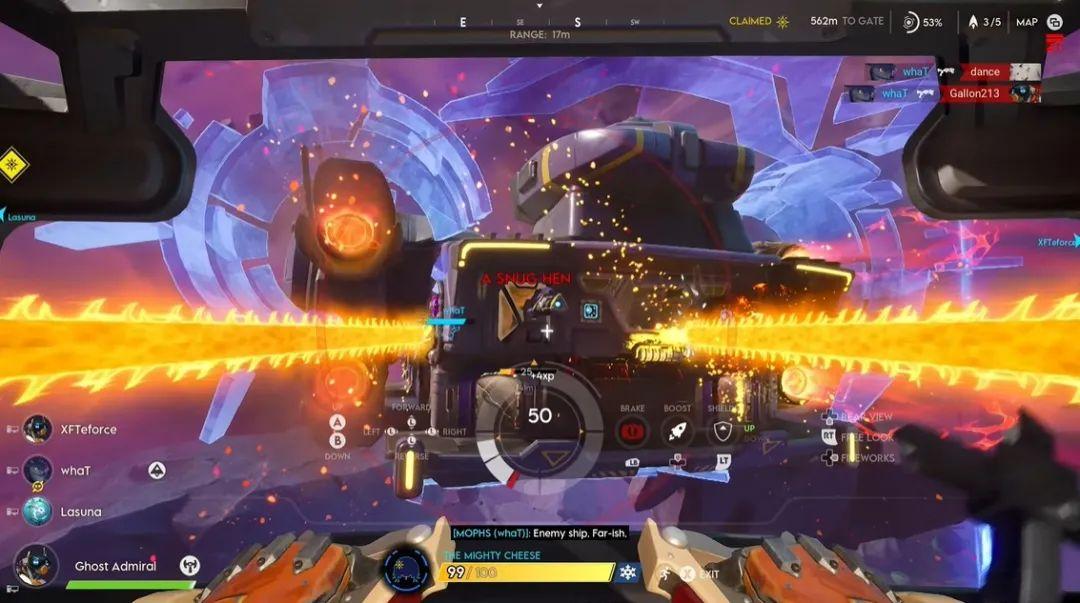
Task: Exit the ship's pilot seat
Action: (689, 574)
